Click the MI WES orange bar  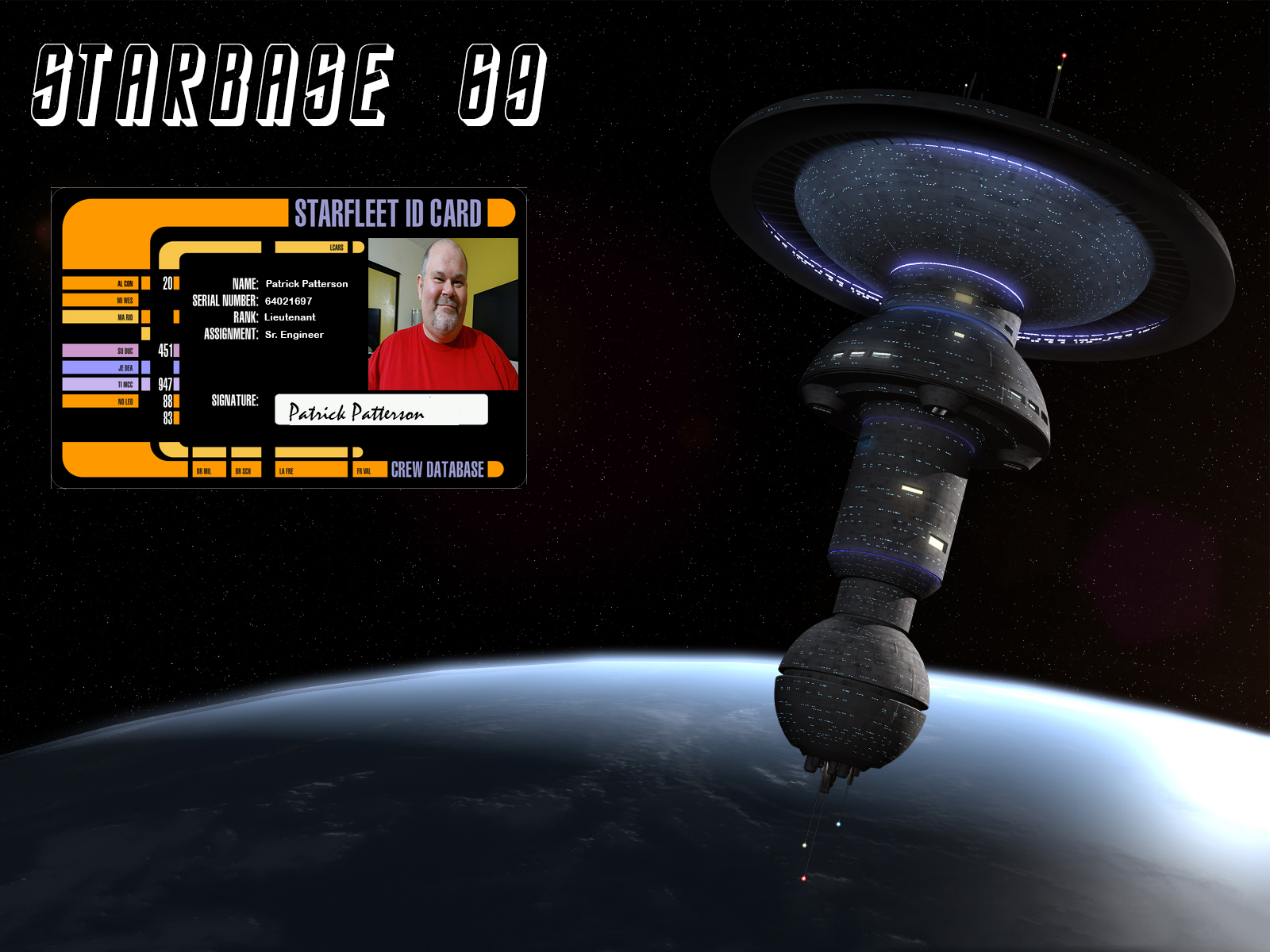point(101,300)
